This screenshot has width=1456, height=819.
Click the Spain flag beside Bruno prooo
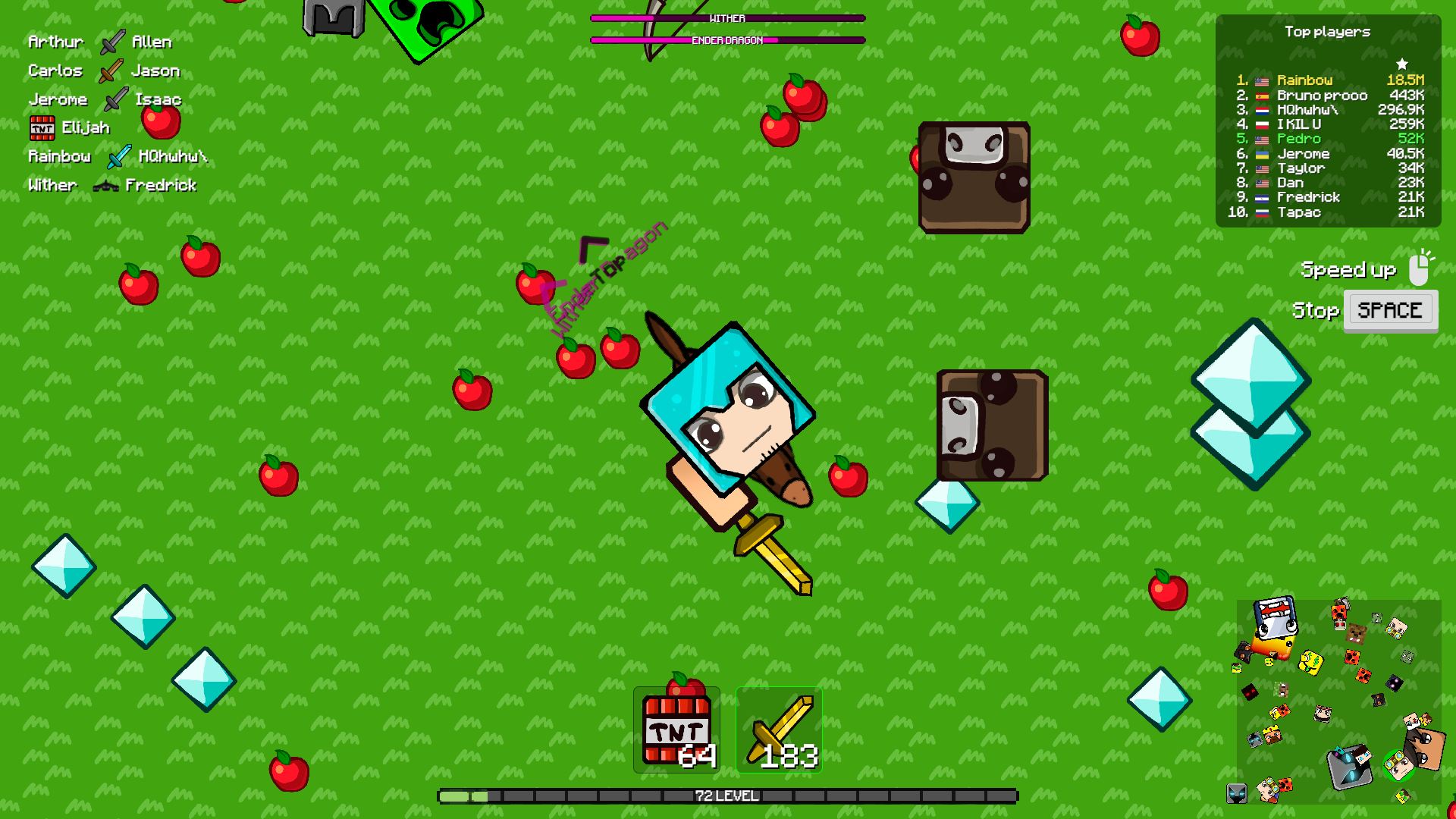[x=1261, y=95]
